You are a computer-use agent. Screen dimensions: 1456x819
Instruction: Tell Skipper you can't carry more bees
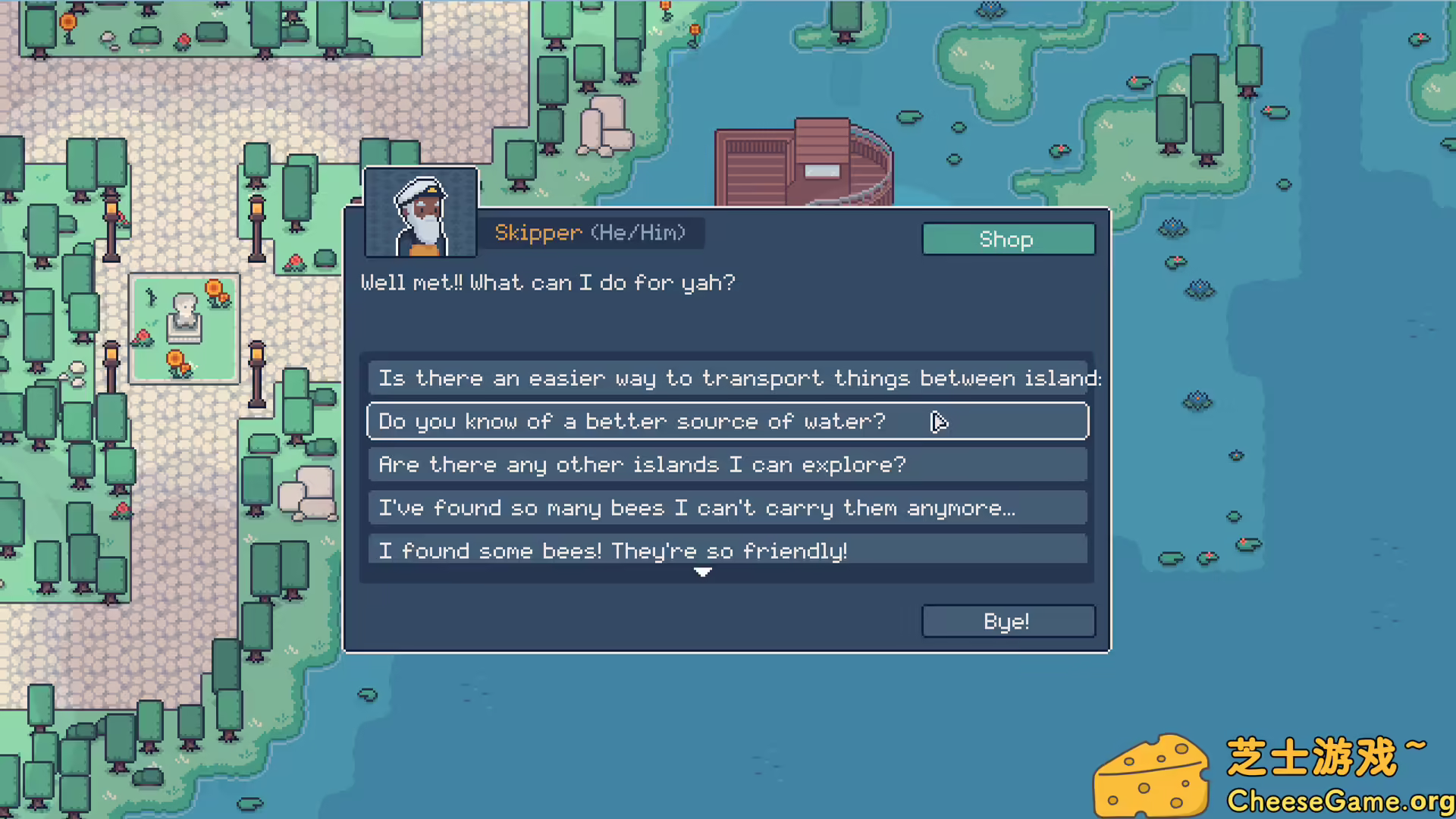tap(727, 507)
